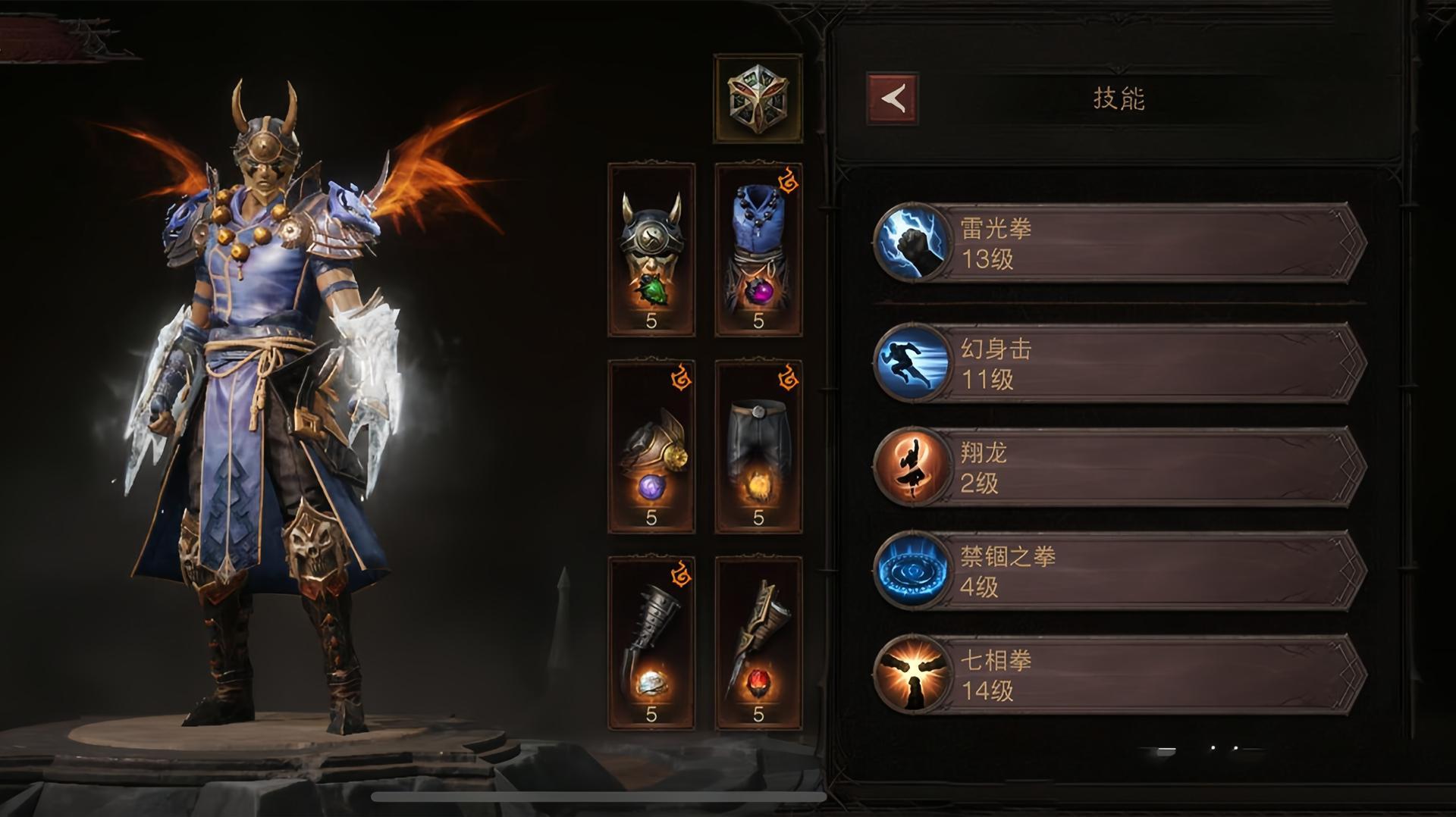The height and width of the screenshot is (817, 1456).
Task: Select the blue chest armor slot
Action: point(758,250)
